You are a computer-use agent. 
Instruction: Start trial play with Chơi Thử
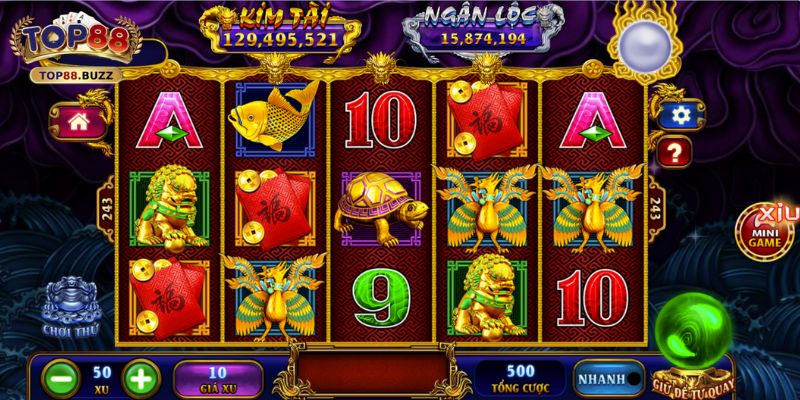68,306
